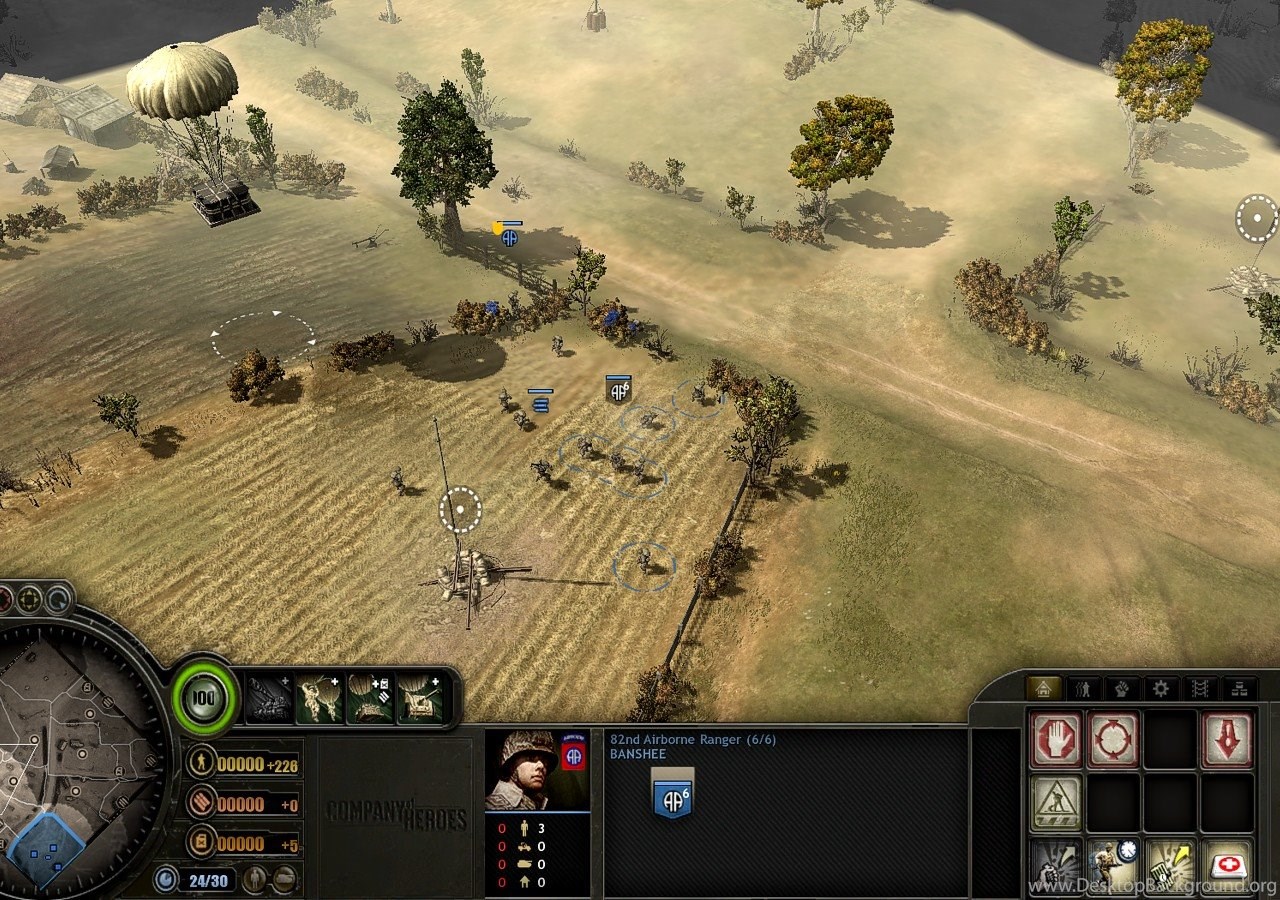The image size is (1280, 900).
Task: Open the commander points 100 ring button
Action: point(205,697)
